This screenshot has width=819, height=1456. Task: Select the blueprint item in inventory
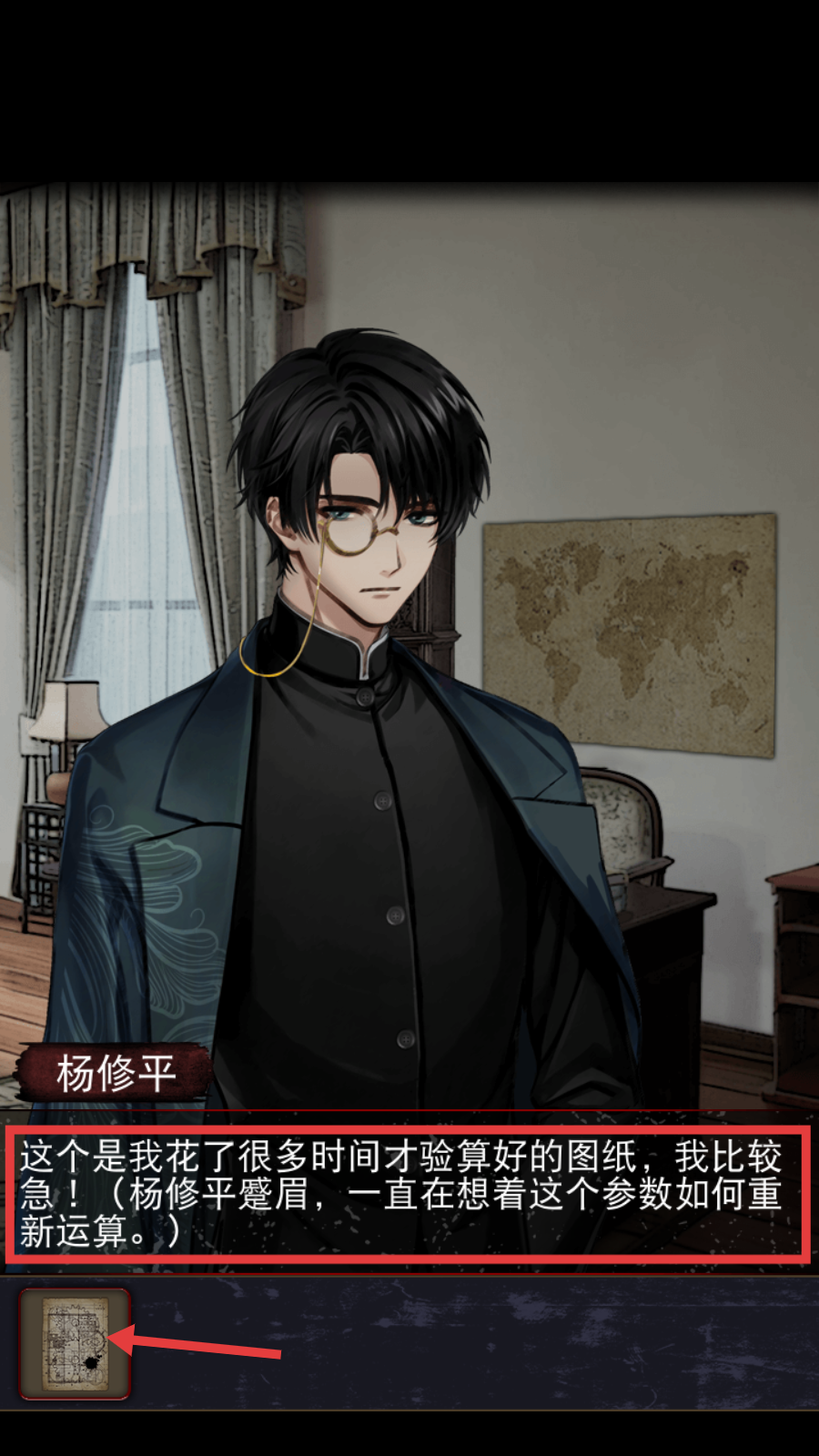click(75, 1343)
